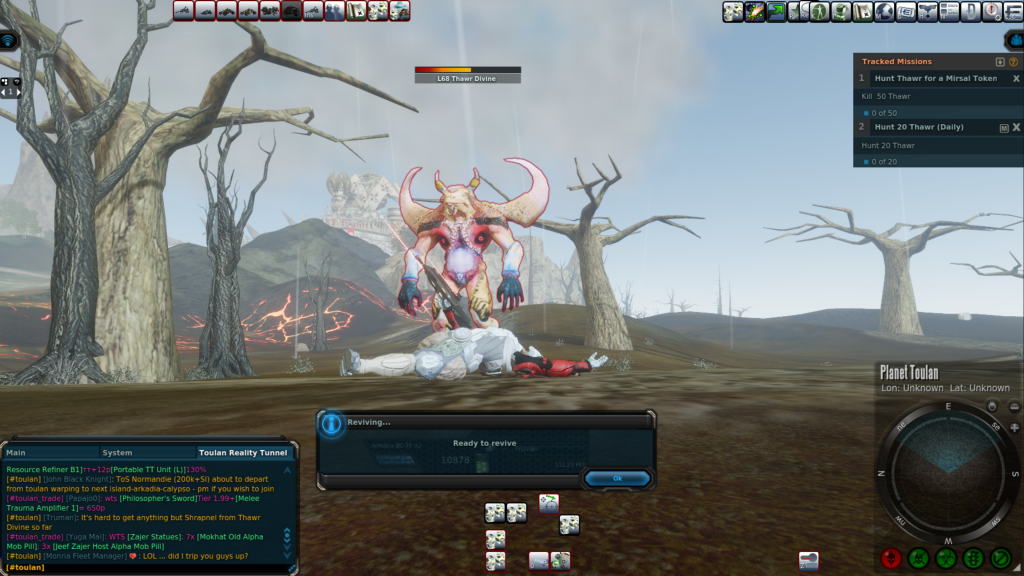Viewport: 1024px width, 576px height.
Task: Open the System chat tab
Action: point(117,453)
